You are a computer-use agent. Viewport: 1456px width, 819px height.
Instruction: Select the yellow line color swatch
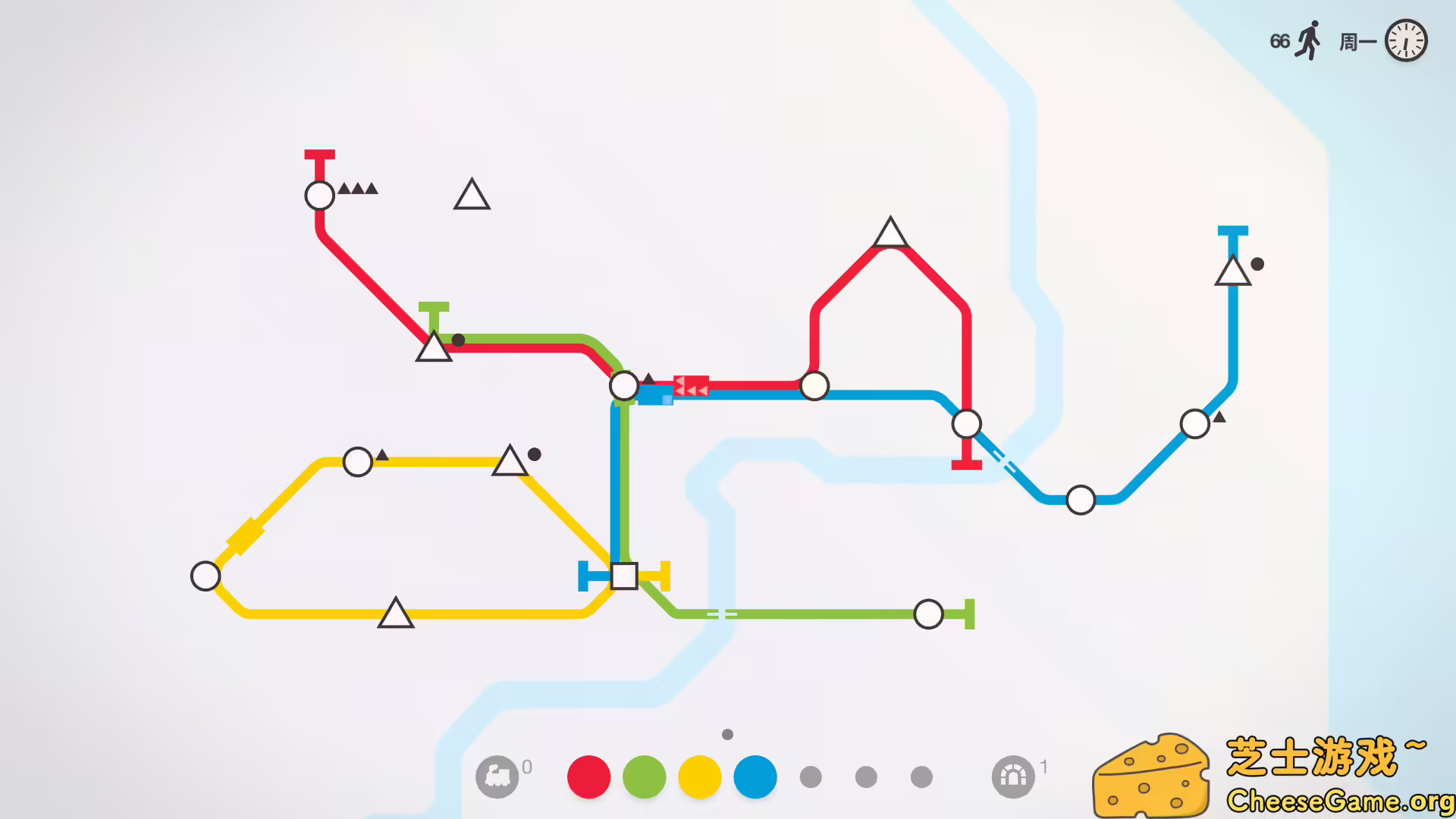[698, 776]
